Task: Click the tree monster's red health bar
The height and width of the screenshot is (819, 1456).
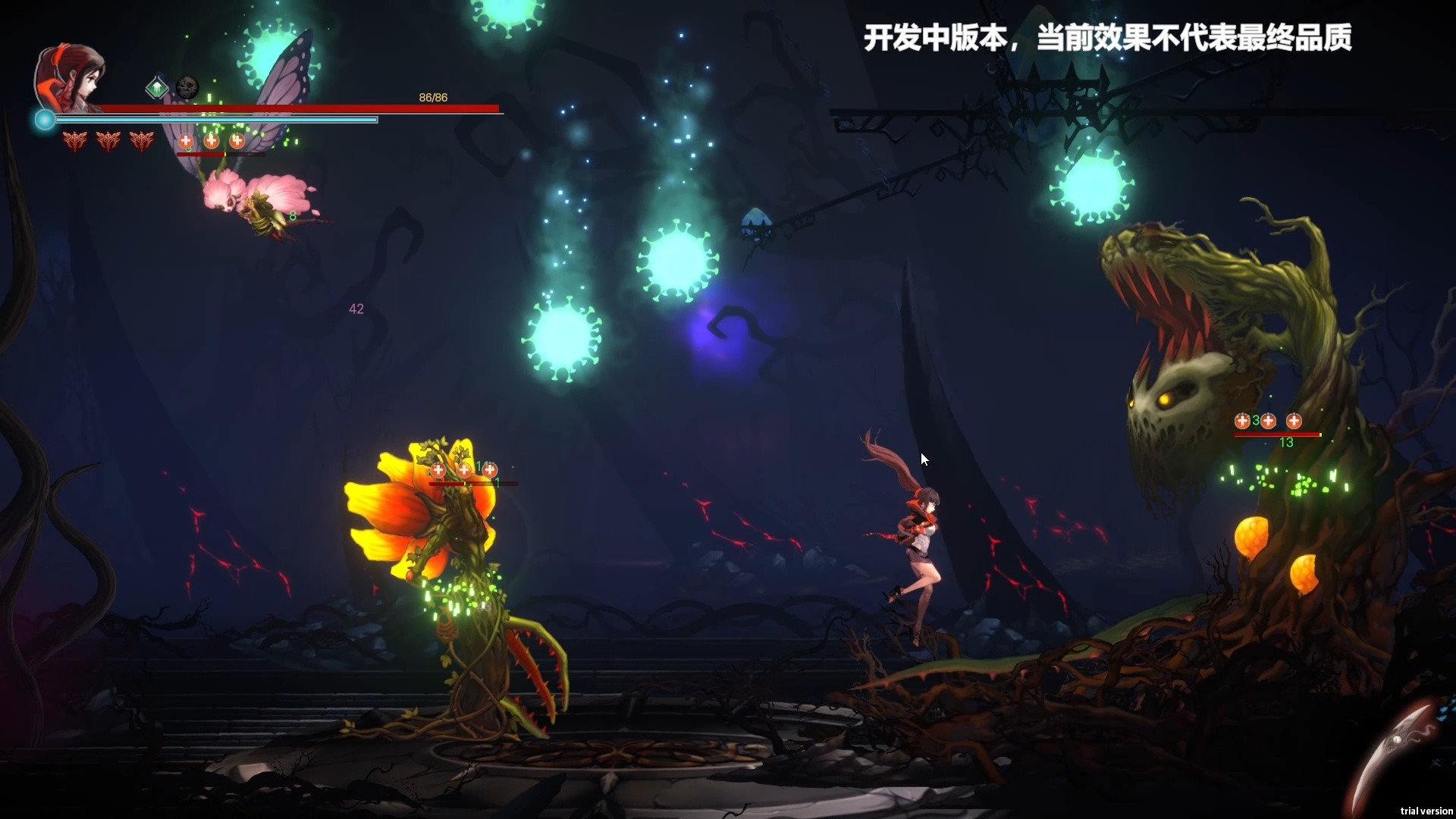Action: point(1278,435)
